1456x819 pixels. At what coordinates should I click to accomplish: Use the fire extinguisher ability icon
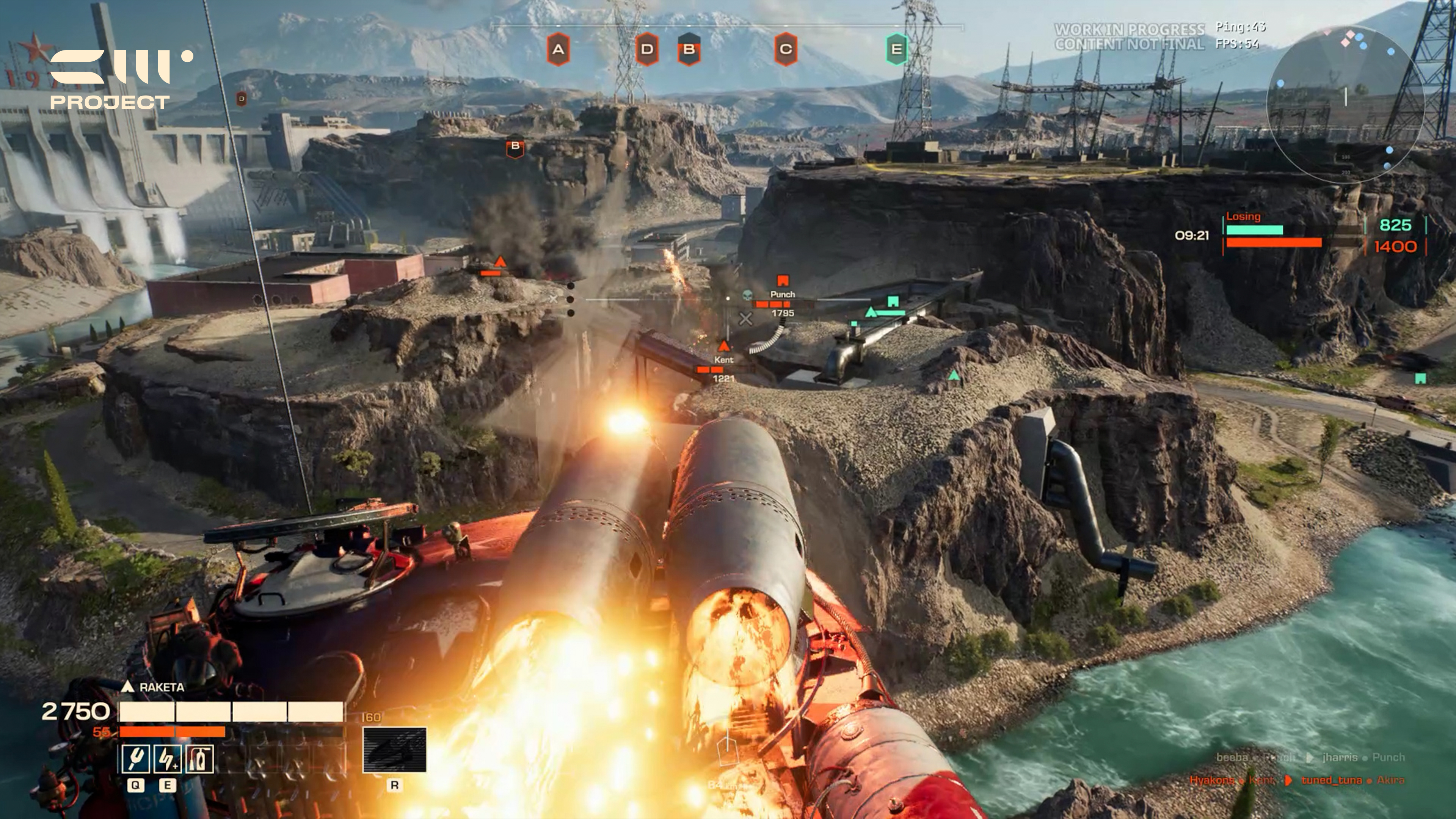pyautogui.click(x=199, y=758)
